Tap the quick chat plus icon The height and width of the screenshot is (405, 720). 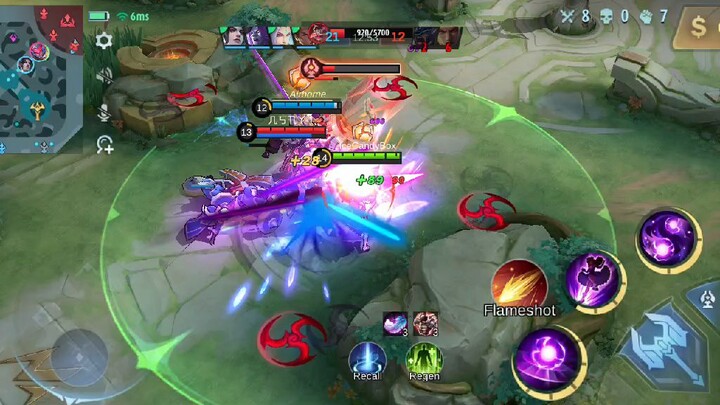tap(104, 145)
